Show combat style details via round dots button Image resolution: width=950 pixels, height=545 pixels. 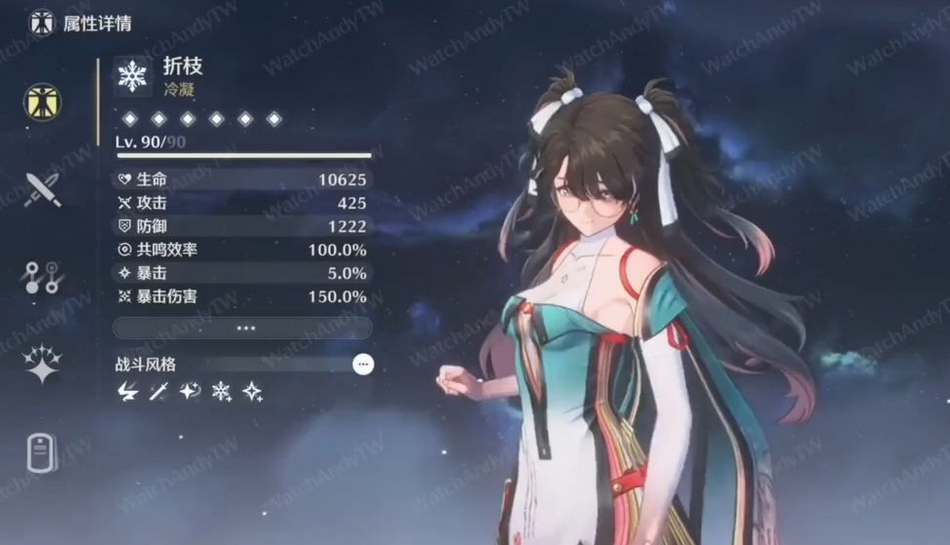pyautogui.click(x=363, y=365)
